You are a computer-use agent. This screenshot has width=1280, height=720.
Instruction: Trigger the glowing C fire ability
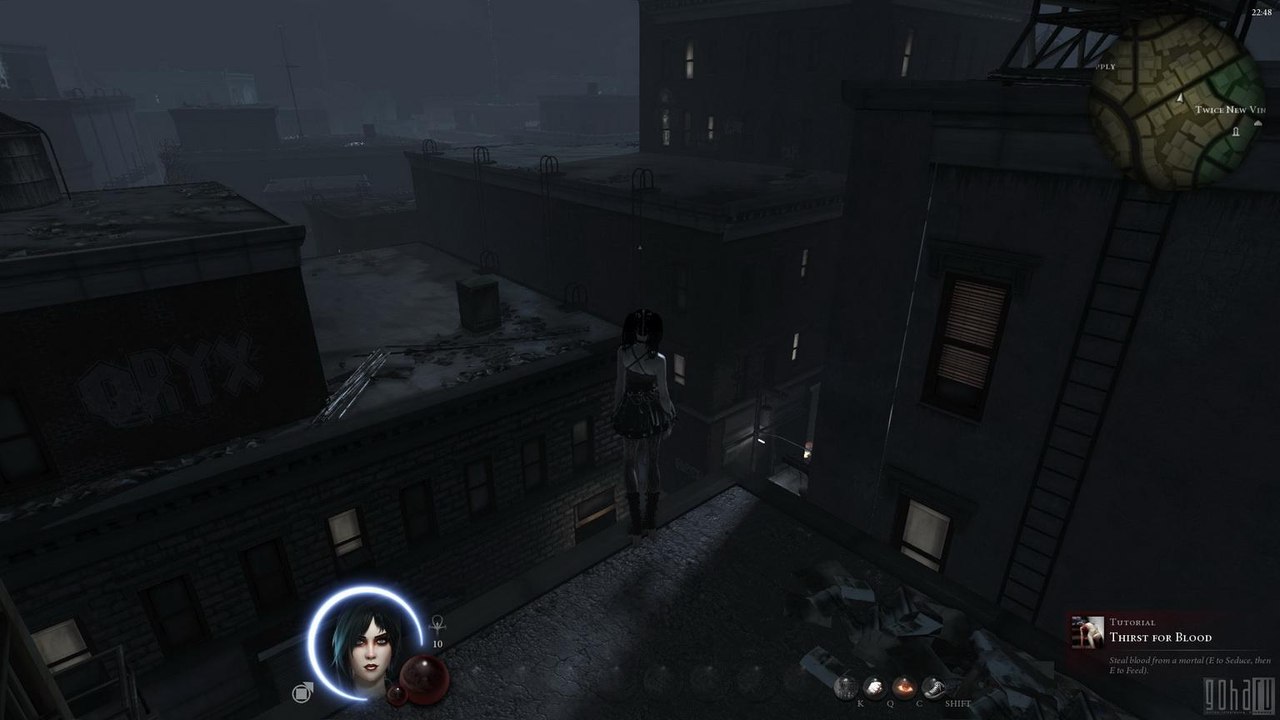(x=903, y=686)
